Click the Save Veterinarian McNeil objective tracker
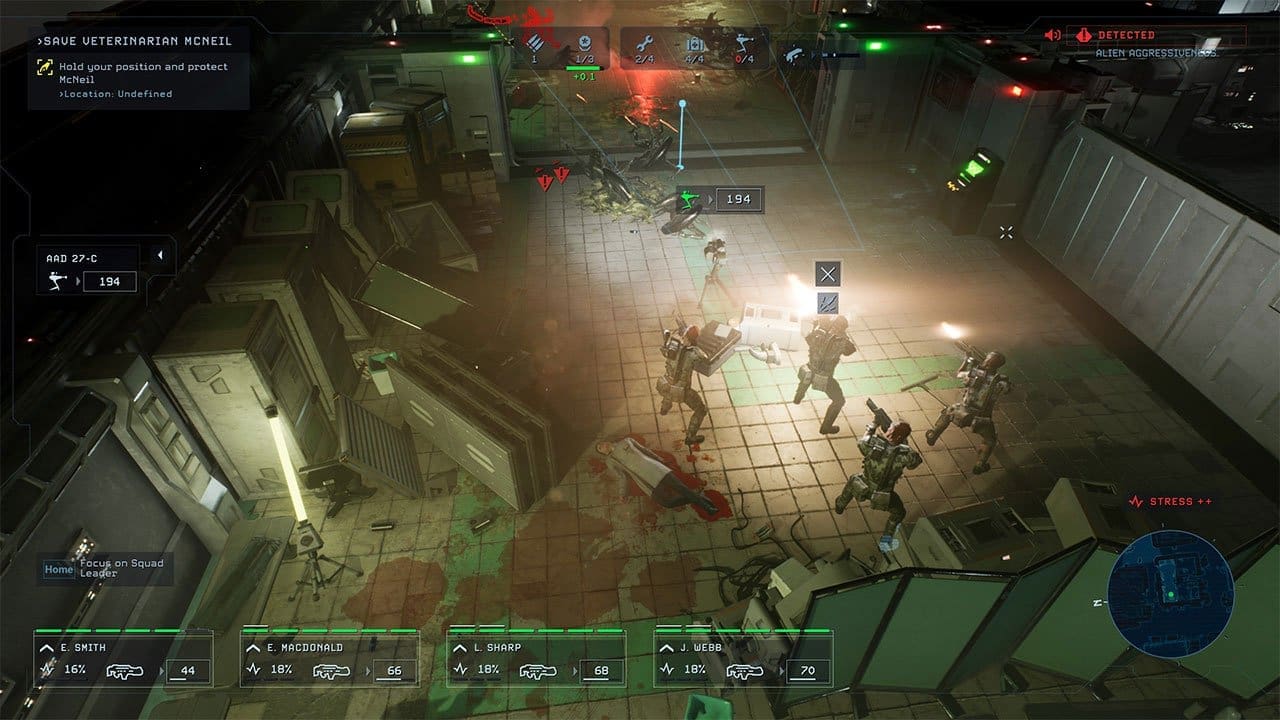This screenshot has height=720, width=1280. pos(138,67)
